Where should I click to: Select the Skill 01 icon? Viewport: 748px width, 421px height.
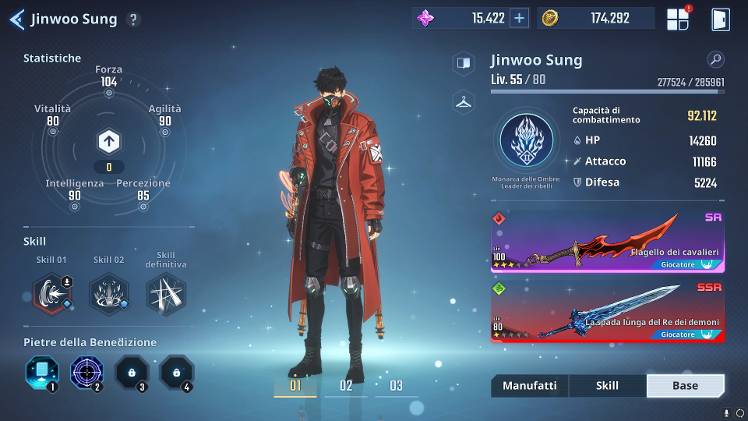coord(48,293)
